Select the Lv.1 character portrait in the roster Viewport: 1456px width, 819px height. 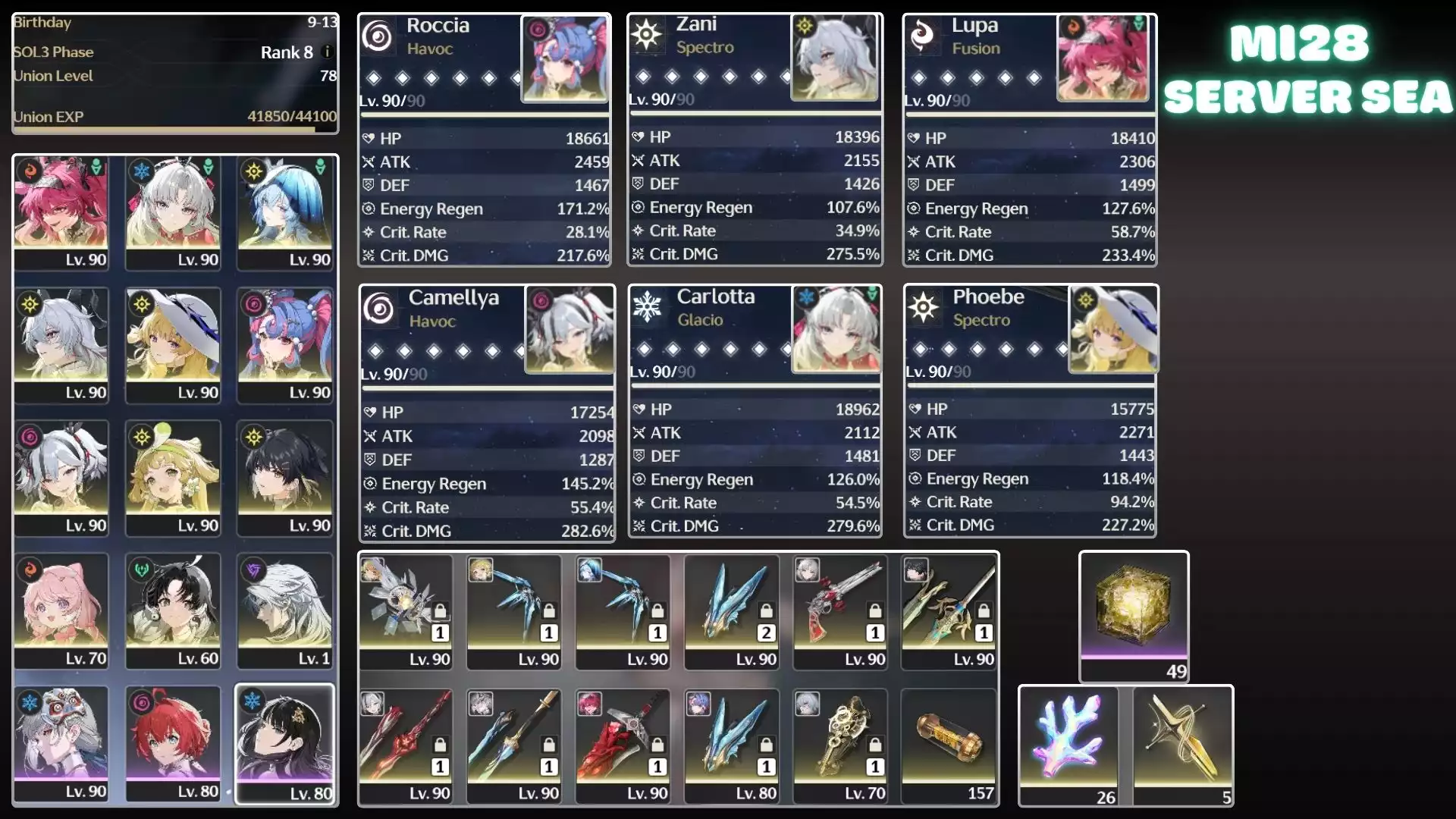coord(284,610)
